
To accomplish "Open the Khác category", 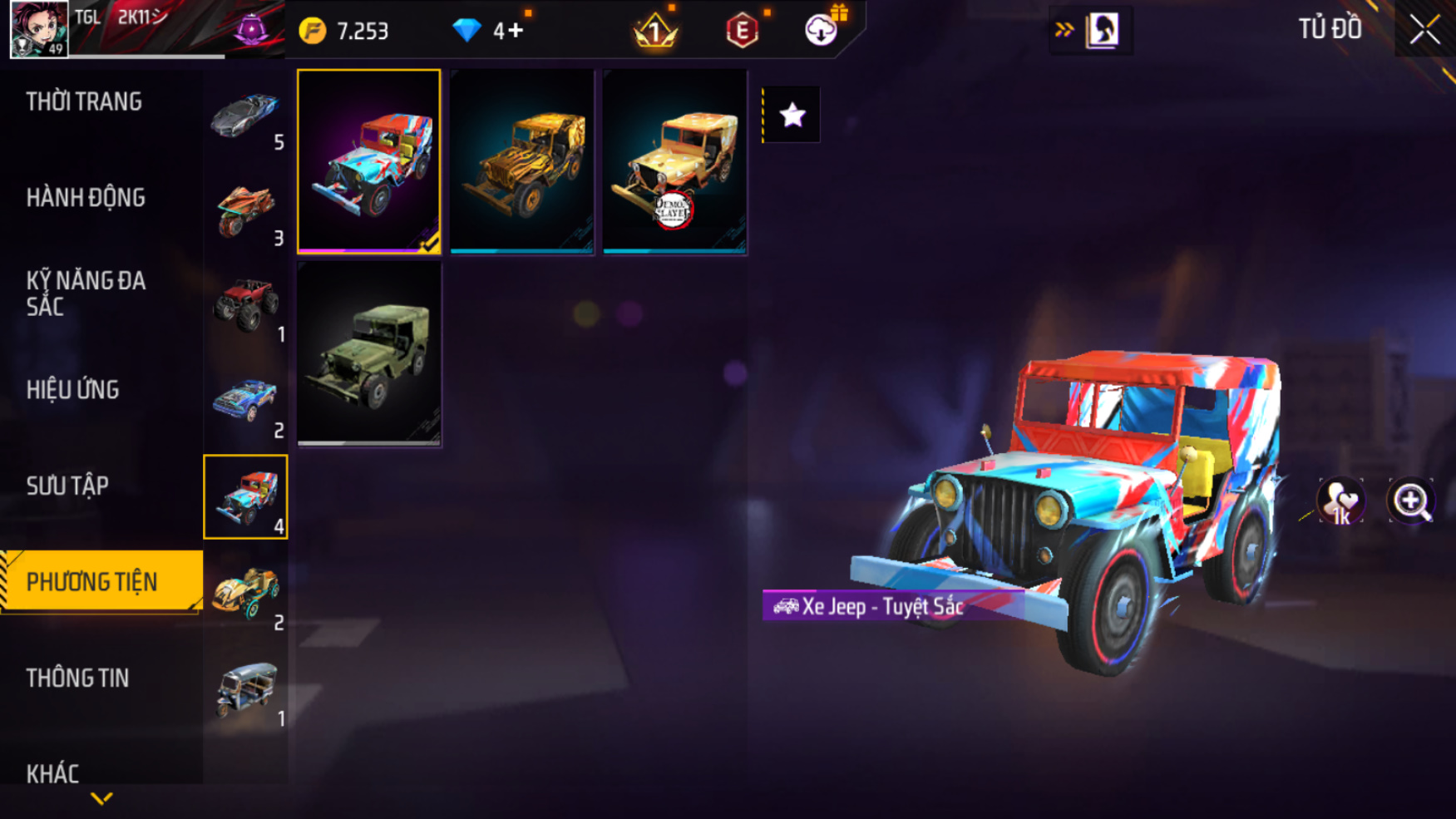I will [x=52, y=773].
